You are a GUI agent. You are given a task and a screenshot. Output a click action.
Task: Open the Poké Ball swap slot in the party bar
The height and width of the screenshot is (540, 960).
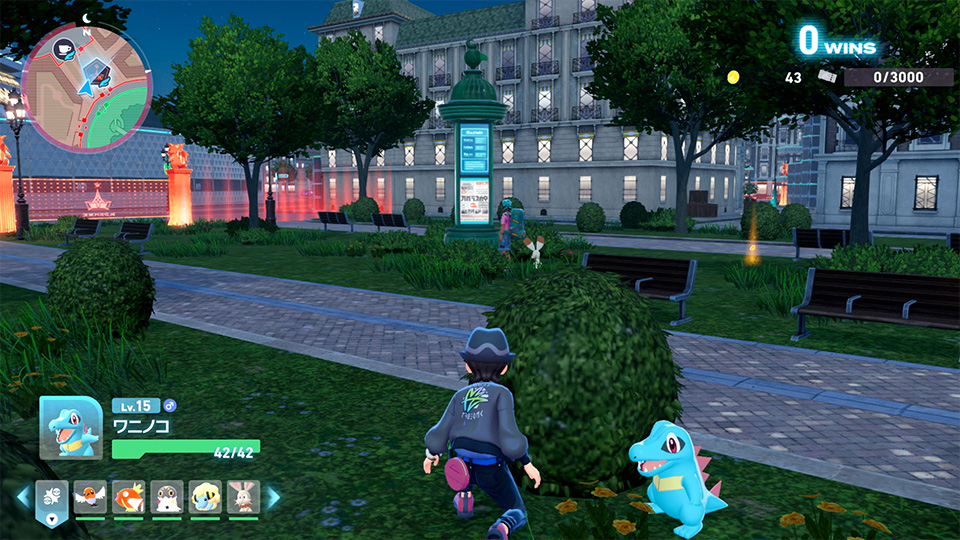click(51, 499)
